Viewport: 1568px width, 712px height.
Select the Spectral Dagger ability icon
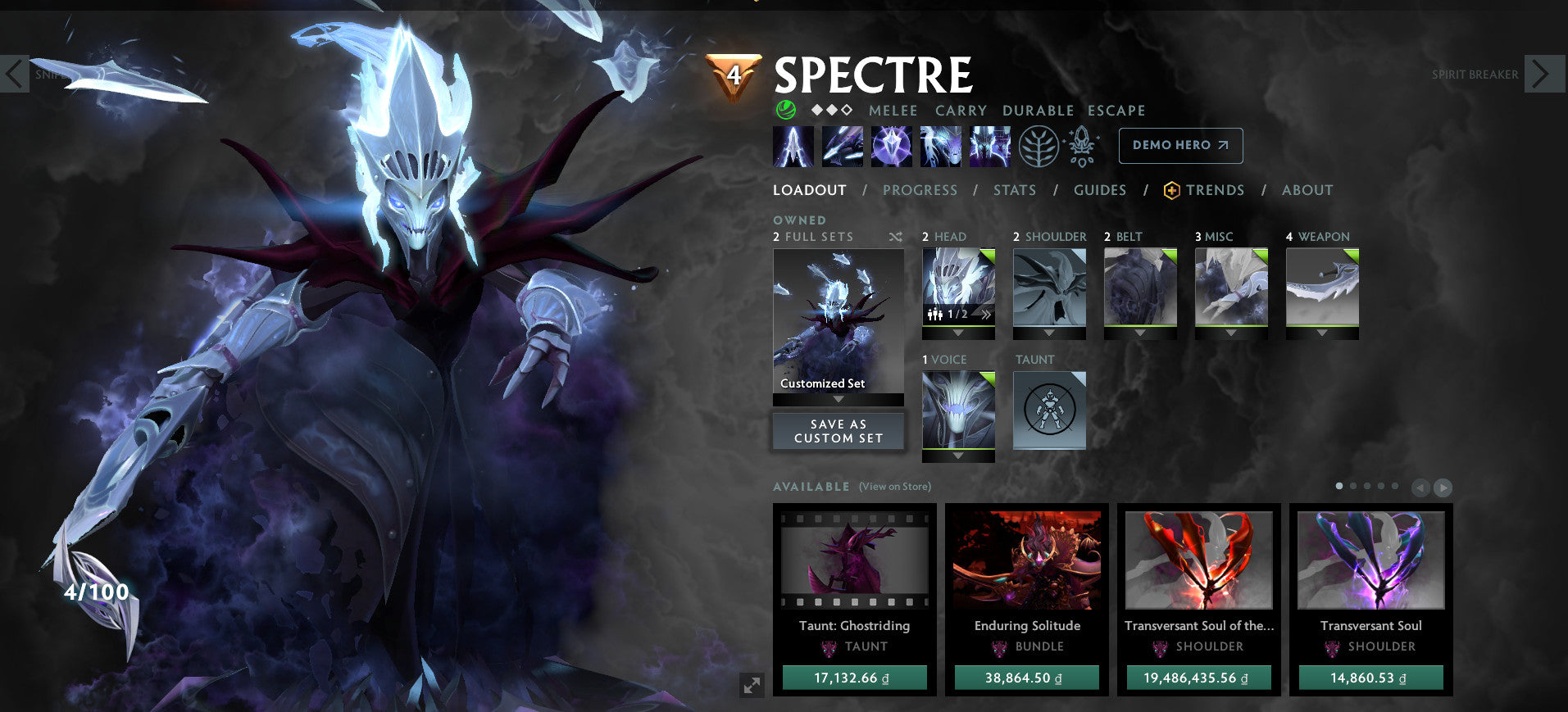click(793, 146)
